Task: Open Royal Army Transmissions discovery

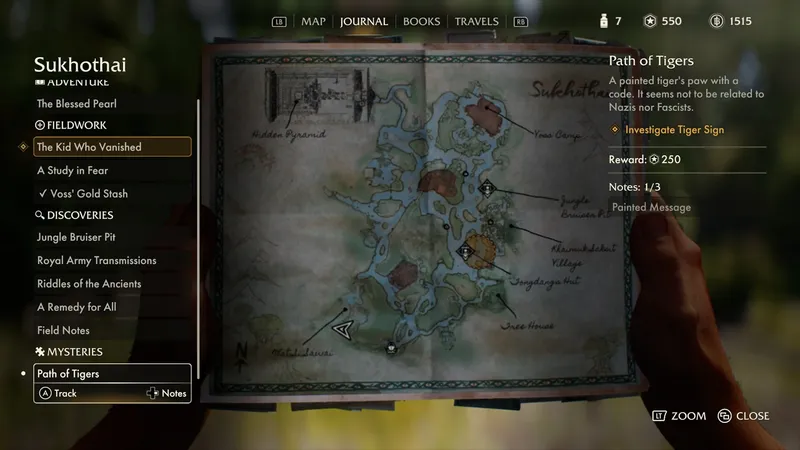Action: point(96,260)
